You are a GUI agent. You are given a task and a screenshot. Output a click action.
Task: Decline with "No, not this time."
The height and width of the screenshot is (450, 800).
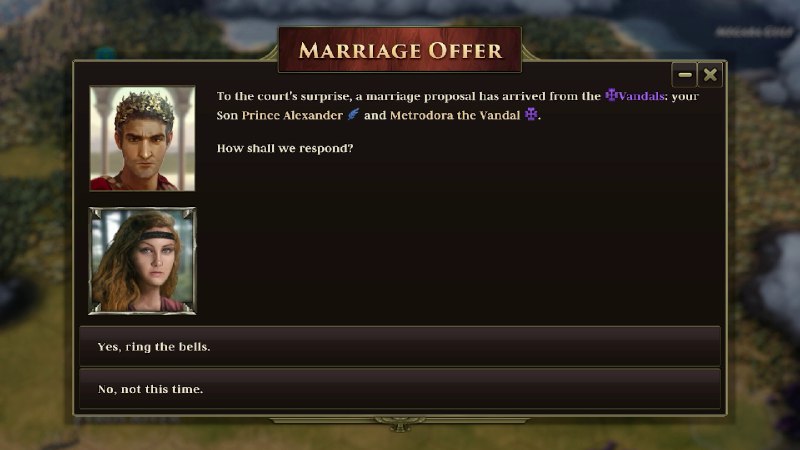[x=399, y=388]
